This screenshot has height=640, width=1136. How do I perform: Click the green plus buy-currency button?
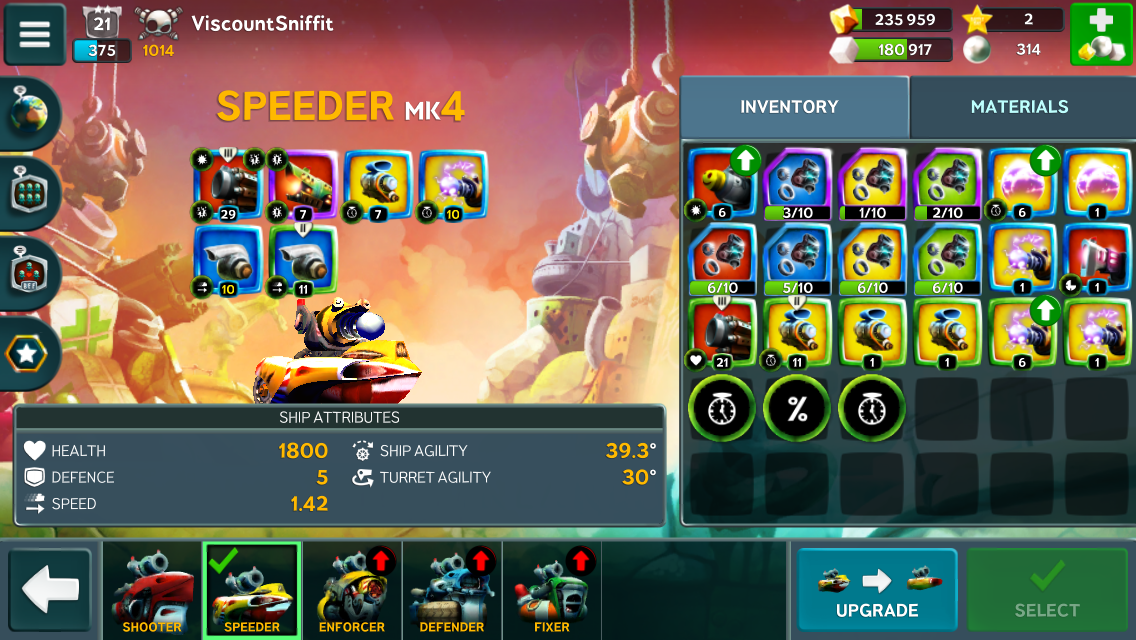point(1100,34)
